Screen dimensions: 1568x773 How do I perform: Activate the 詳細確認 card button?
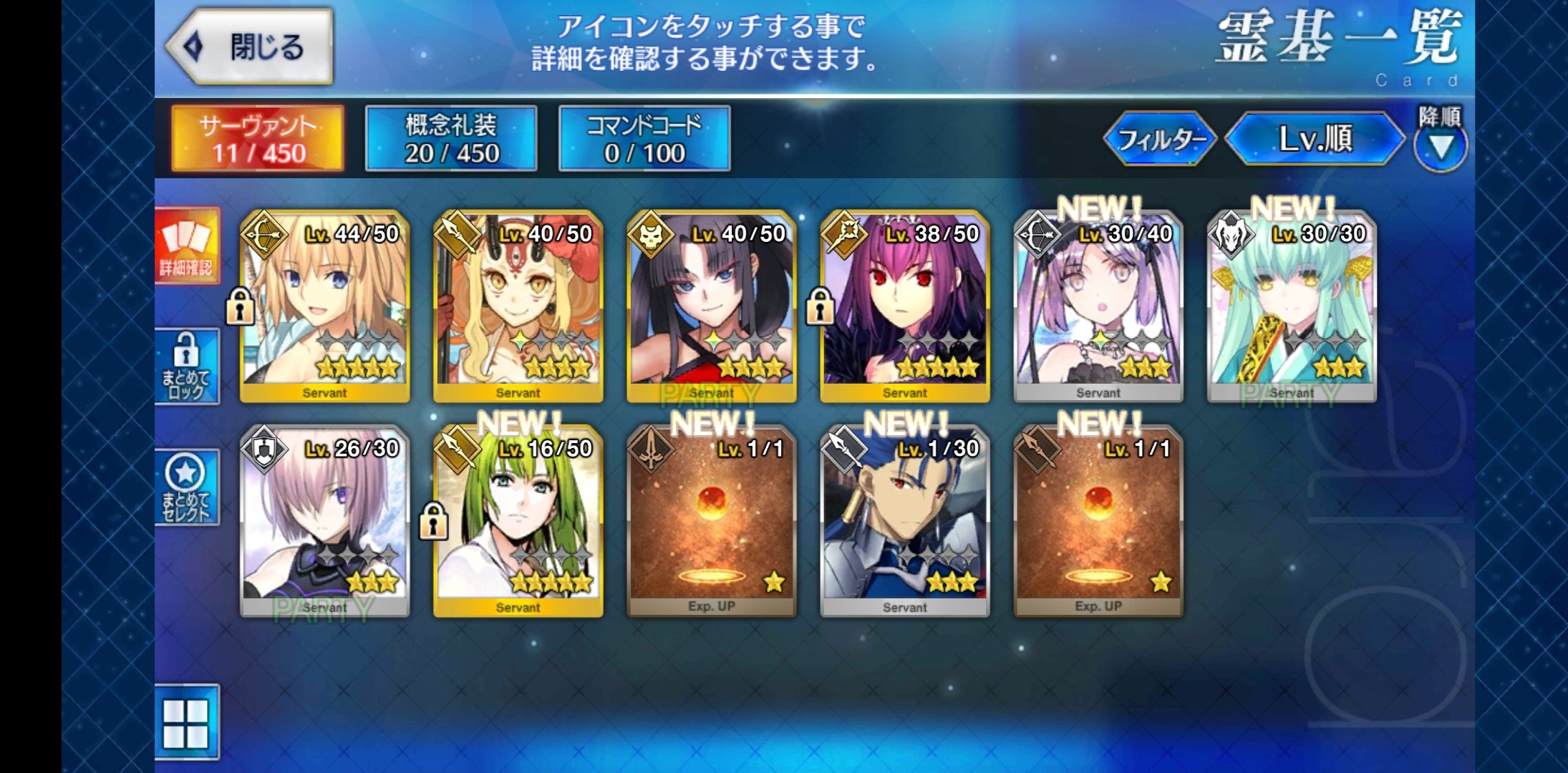(x=186, y=247)
